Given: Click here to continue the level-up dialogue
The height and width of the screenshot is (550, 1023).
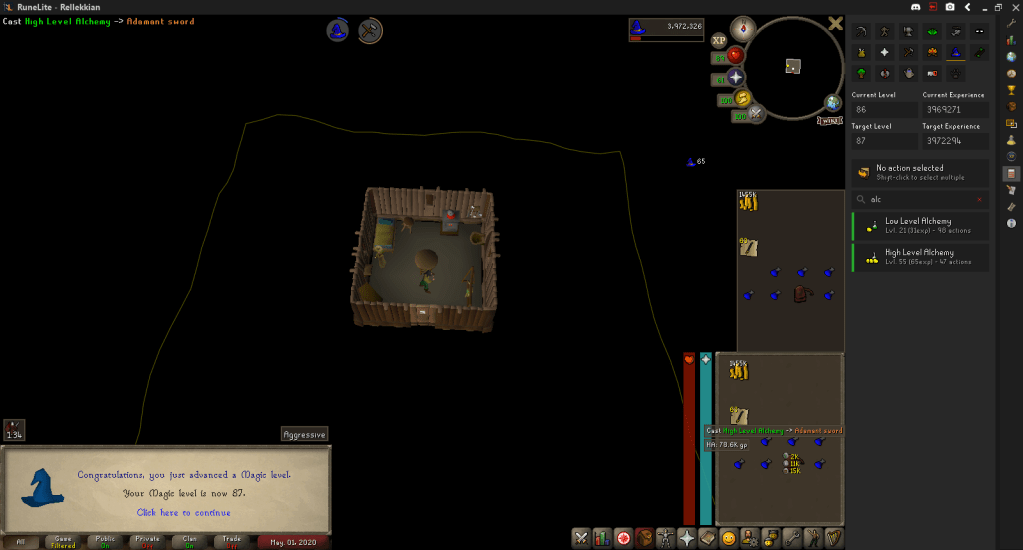Looking at the screenshot, I should coord(166,512).
